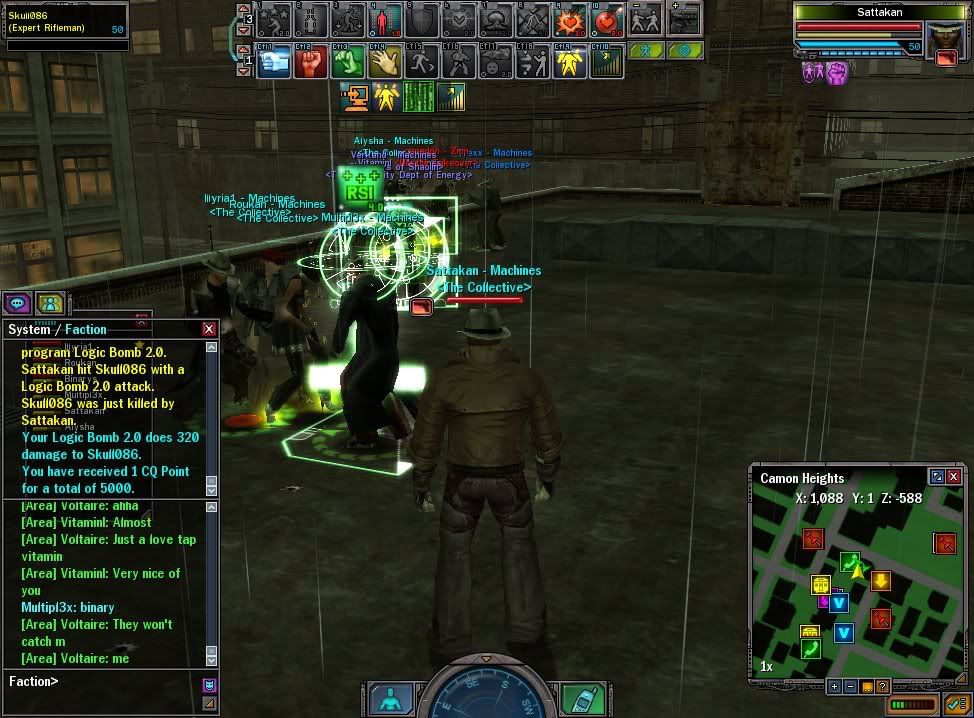Screen dimensions: 974x718
Task: Zoom out the minimap with minus button
Action: click(850, 687)
